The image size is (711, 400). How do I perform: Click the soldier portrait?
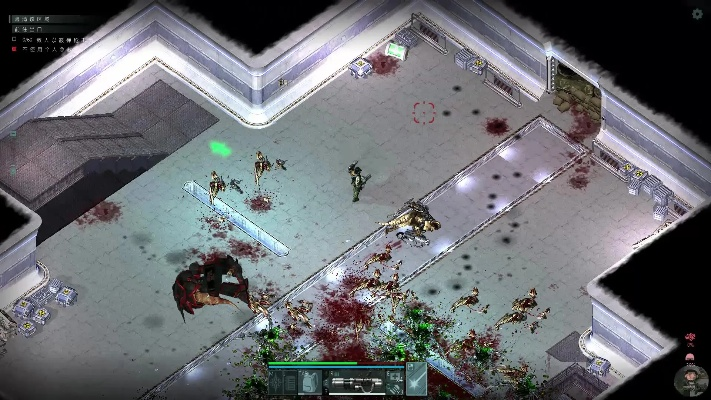[690, 380]
